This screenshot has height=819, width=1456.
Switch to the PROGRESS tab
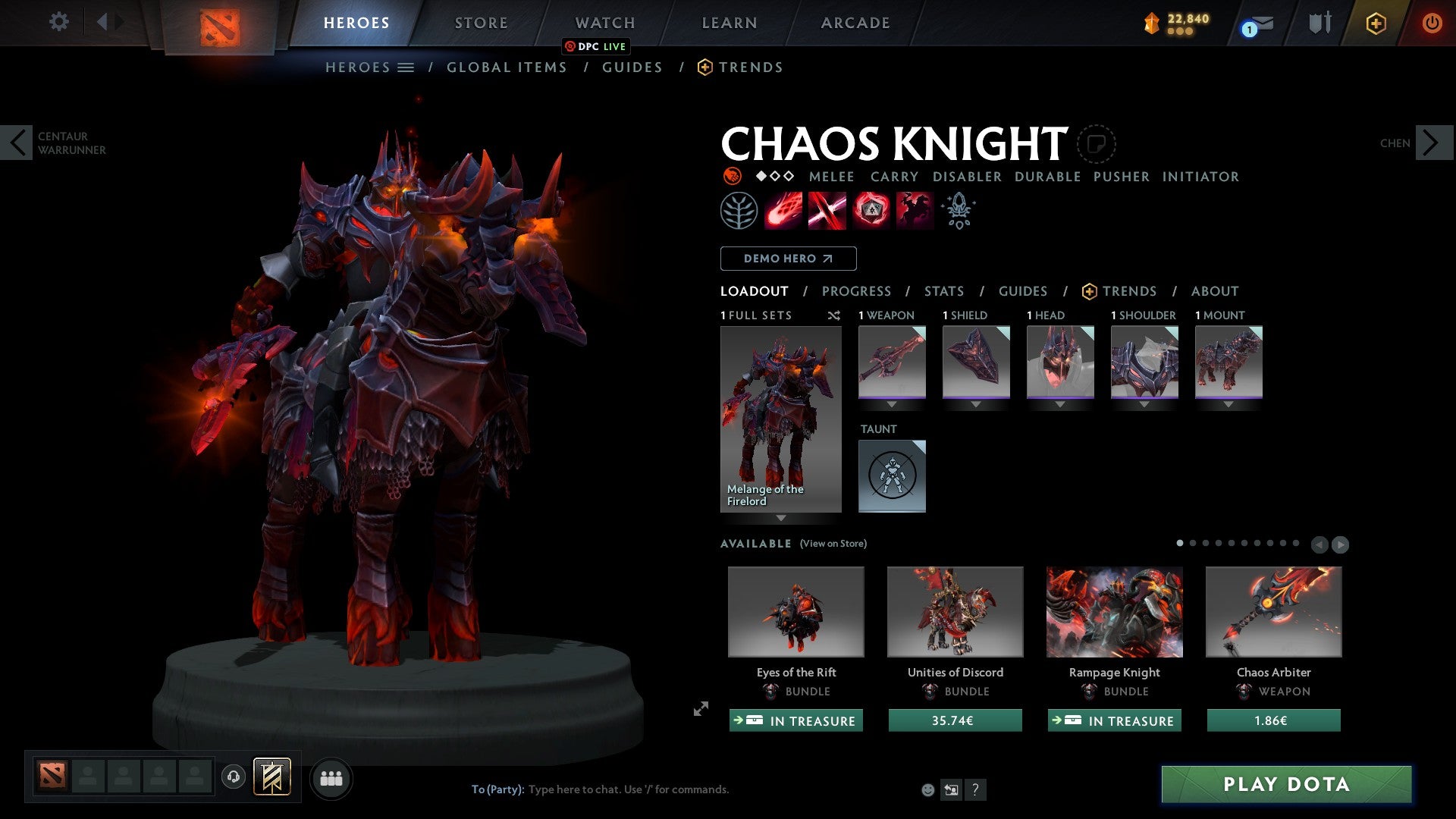(857, 291)
